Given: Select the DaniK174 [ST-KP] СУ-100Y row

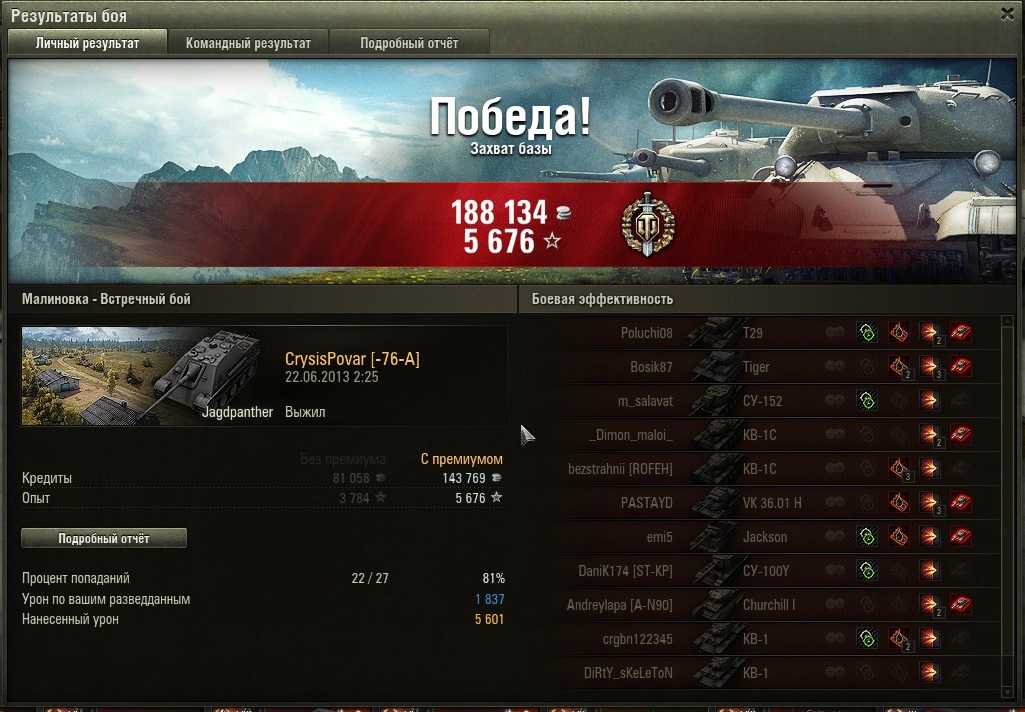Looking at the screenshot, I should [760, 571].
